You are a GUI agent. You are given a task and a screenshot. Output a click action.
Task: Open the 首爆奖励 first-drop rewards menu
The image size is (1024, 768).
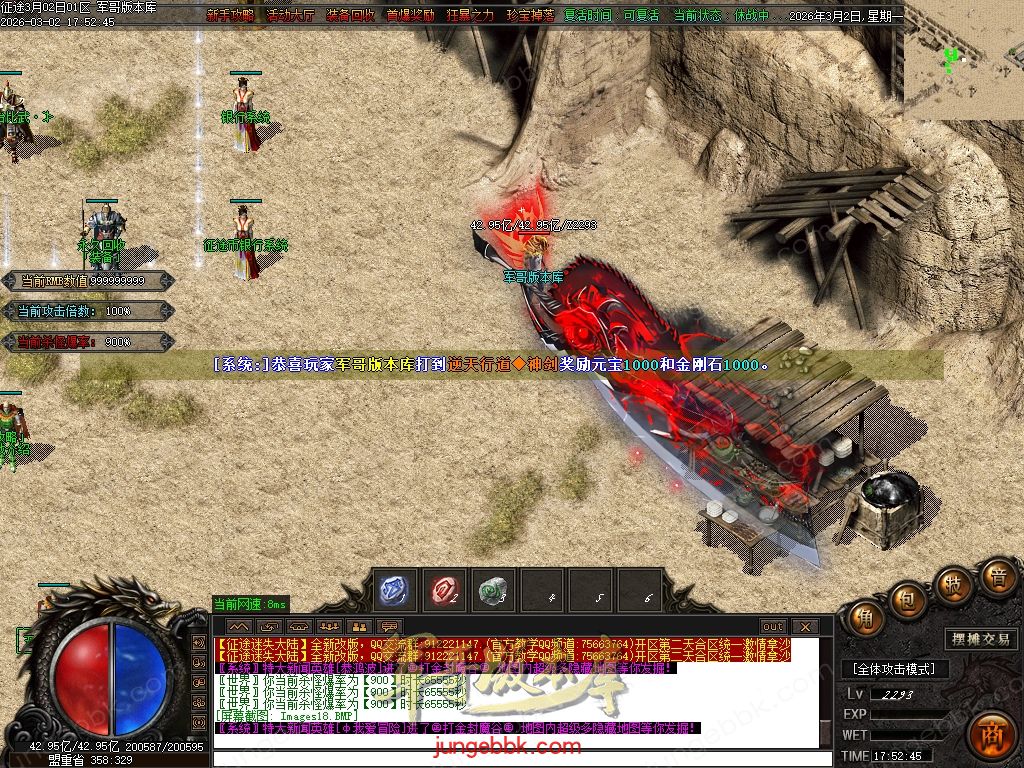click(410, 16)
